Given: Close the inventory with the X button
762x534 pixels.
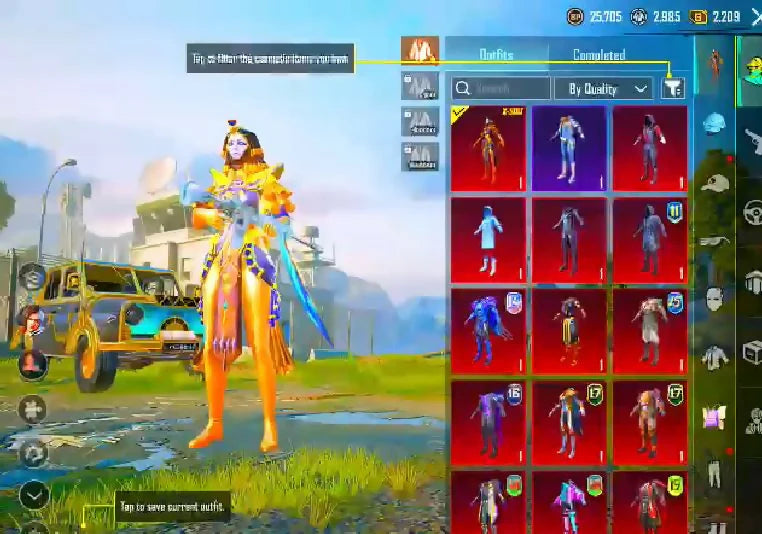Looking at the screenshot, I should pyautogui.click(x=755, y=16).
